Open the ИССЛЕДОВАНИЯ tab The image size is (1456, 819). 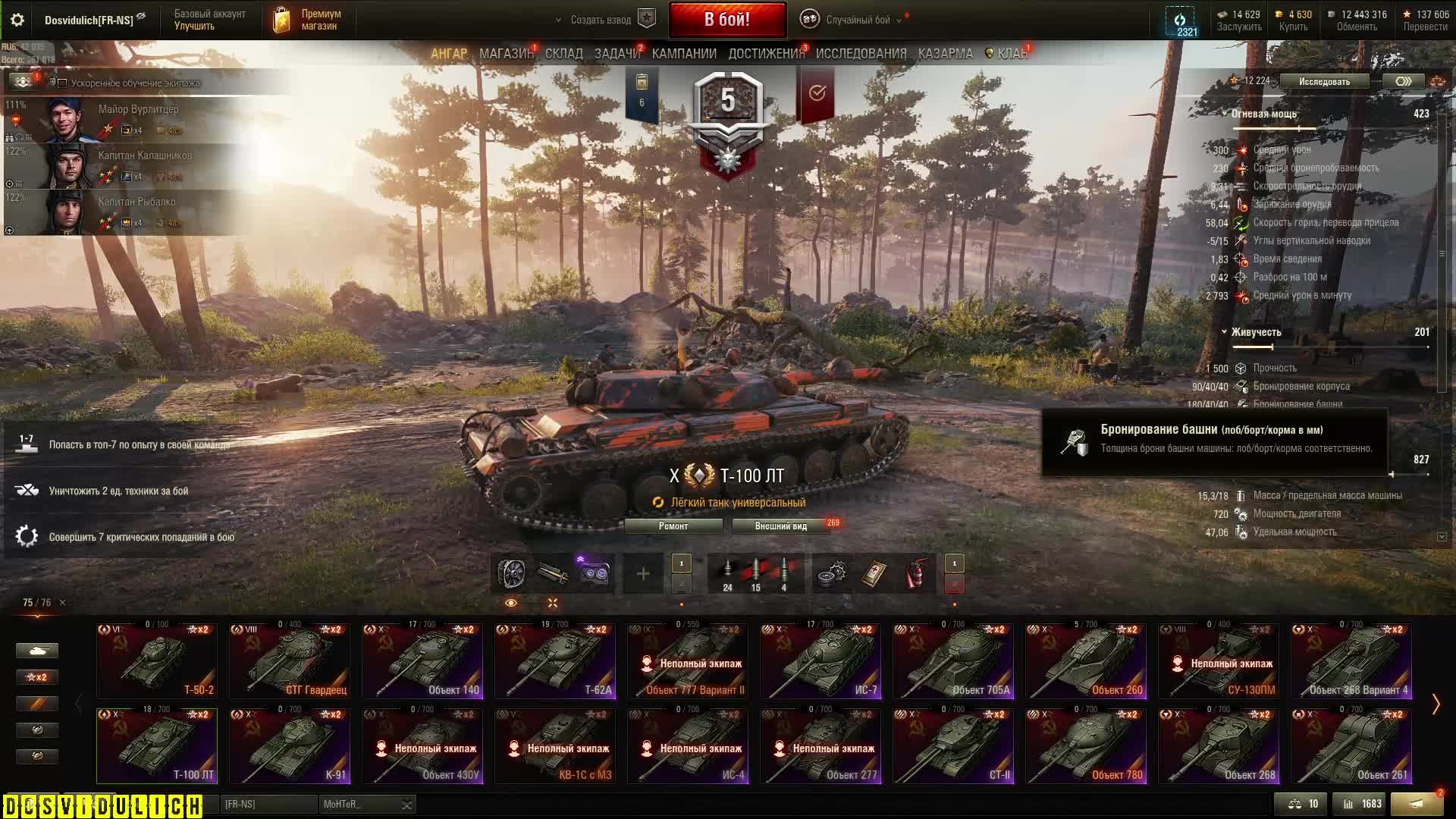pyautogui.click(x=861, y=54)
